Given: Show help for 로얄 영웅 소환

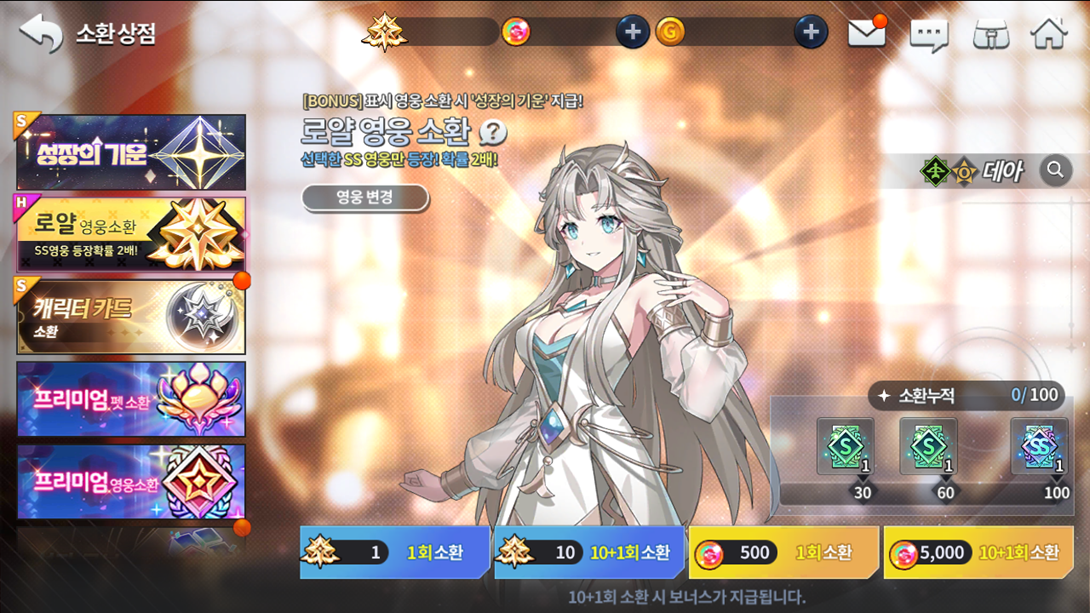Looking at the screenshot, I should (x=493, y=132).
